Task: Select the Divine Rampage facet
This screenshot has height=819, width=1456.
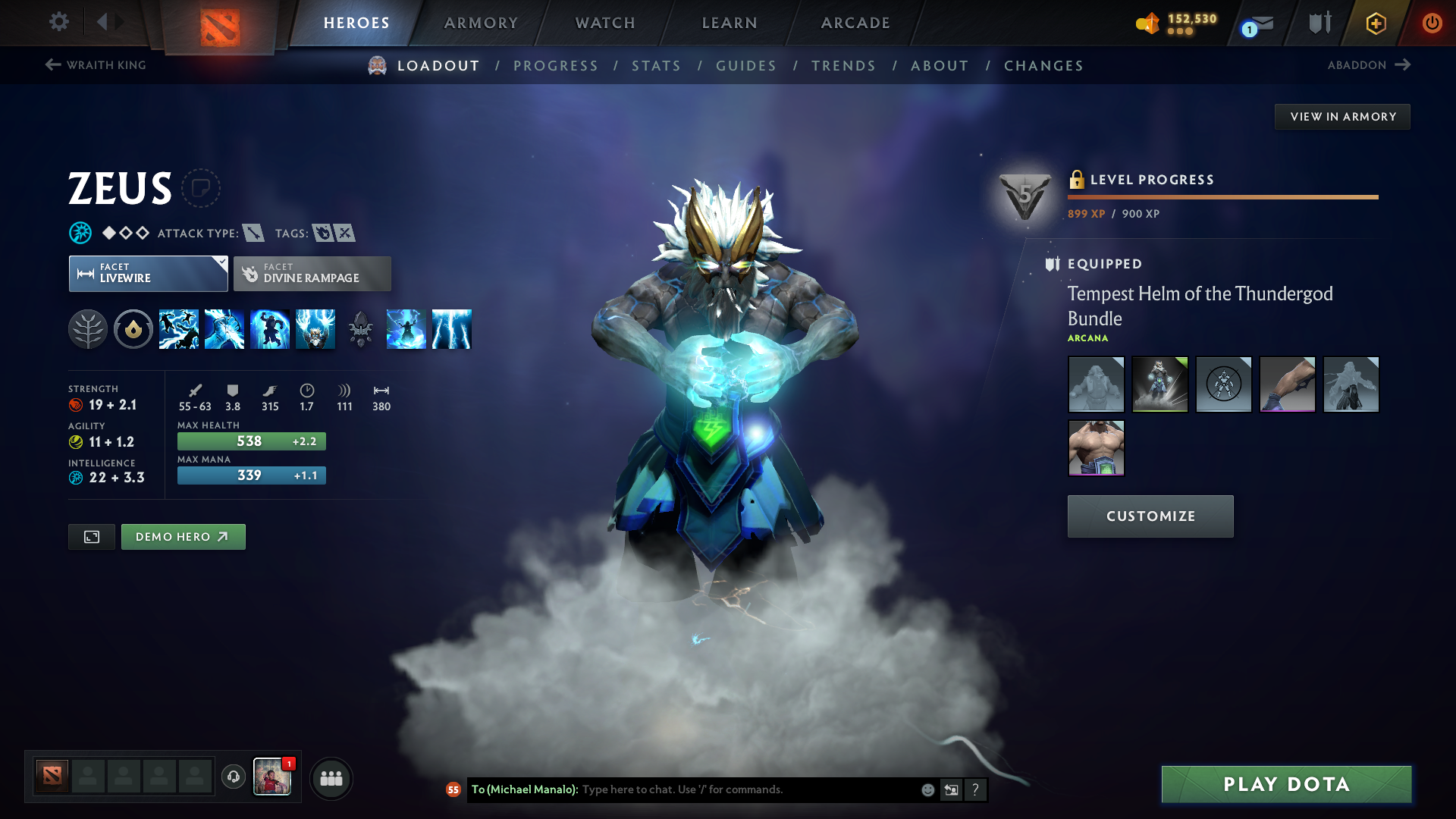Action: pos(312,273)
